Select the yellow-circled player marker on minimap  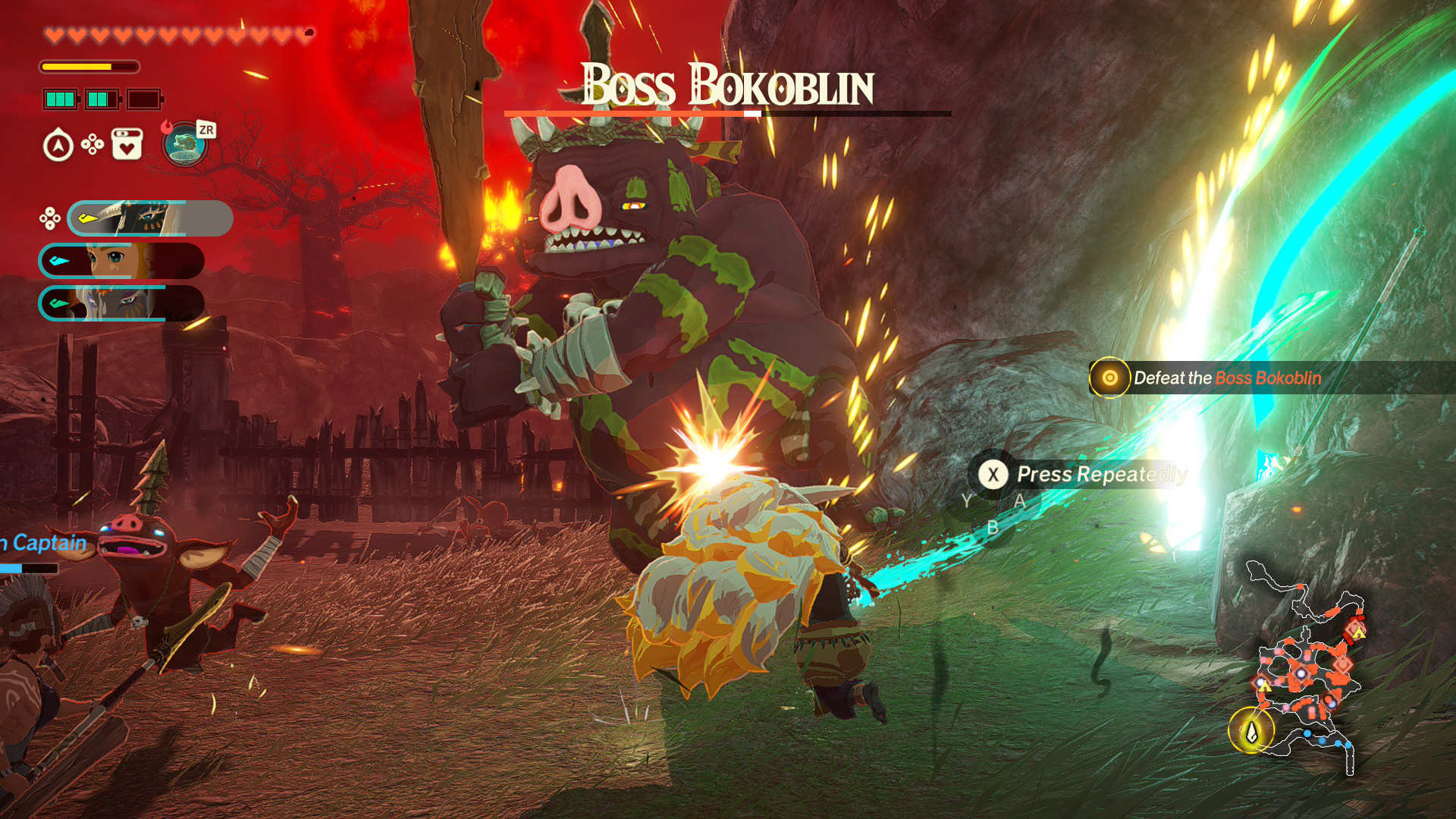point(1251,731)
